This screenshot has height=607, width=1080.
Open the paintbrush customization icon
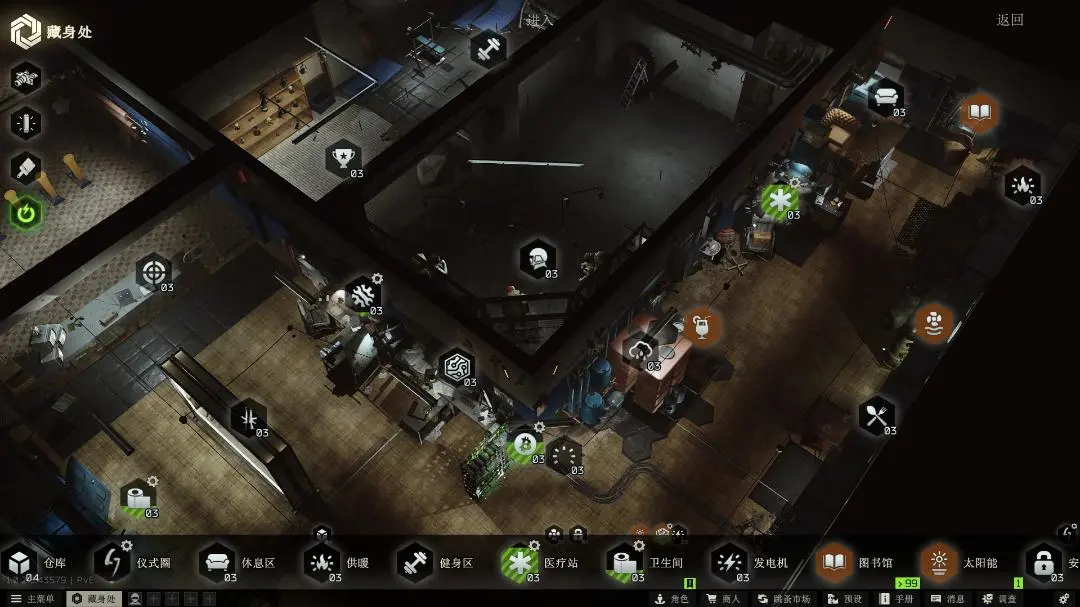26,167
